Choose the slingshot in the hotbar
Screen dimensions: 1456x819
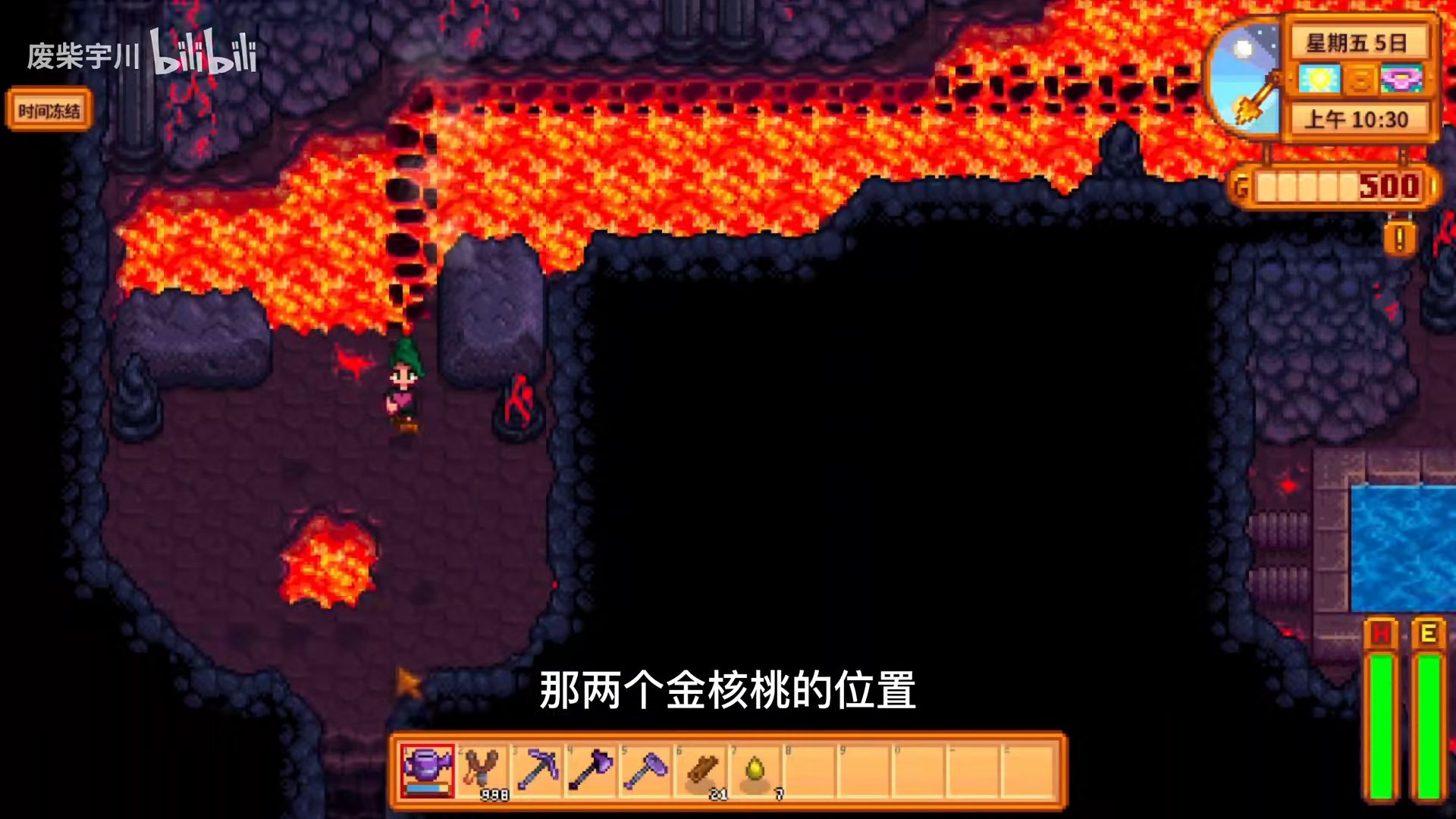click(x=482, y=770)
